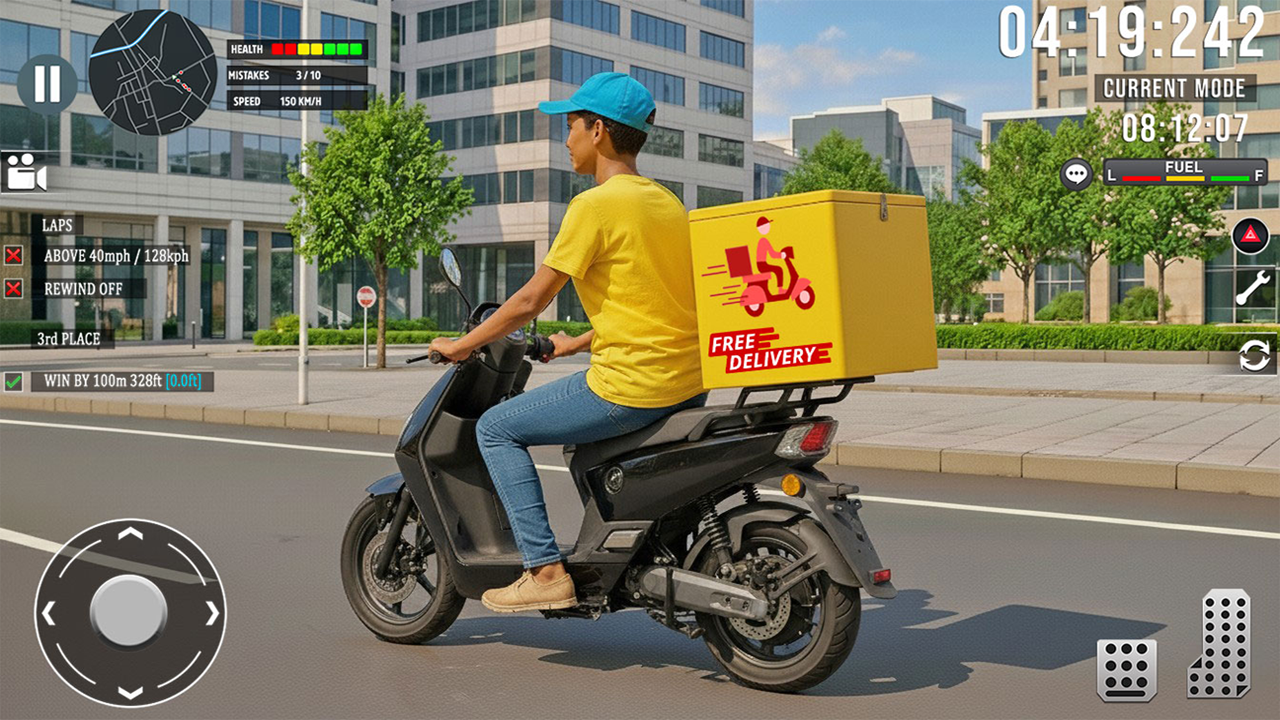Tap the steering joystick's center knob
The height and width of the screenshot is (720, 1280).
click(129, 611)
